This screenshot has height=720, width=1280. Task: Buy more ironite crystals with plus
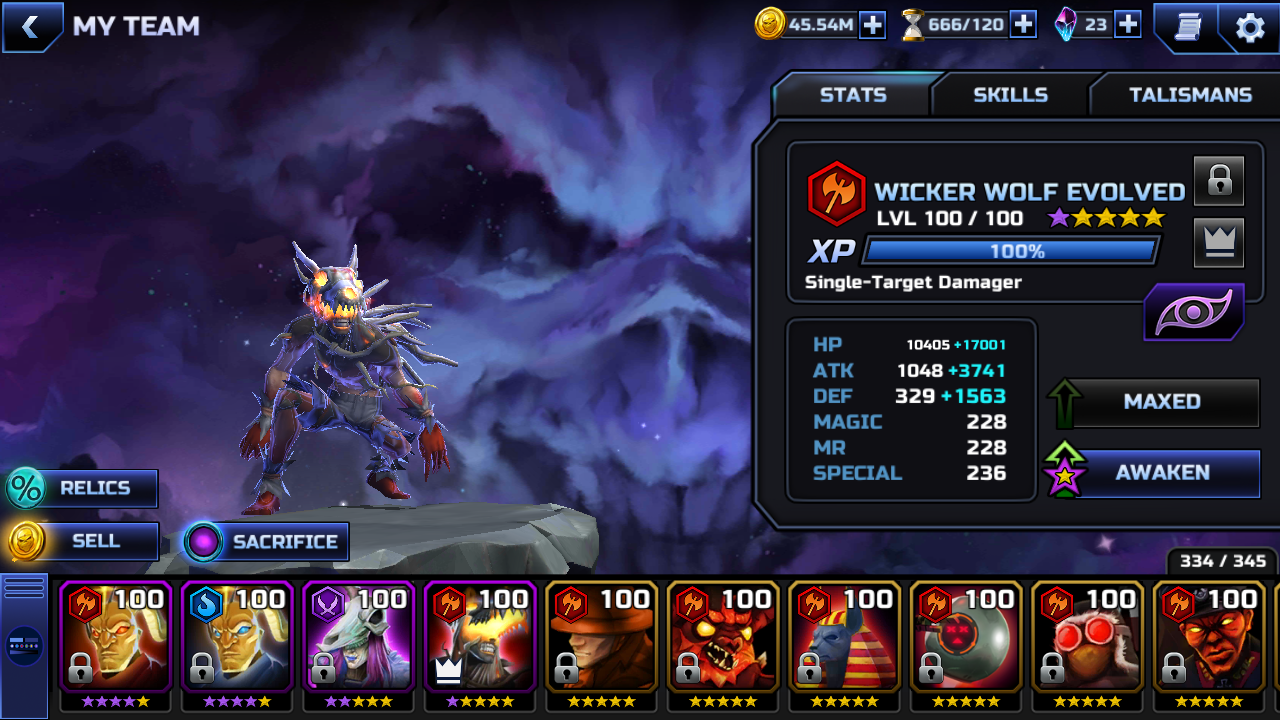[1128, 25]
